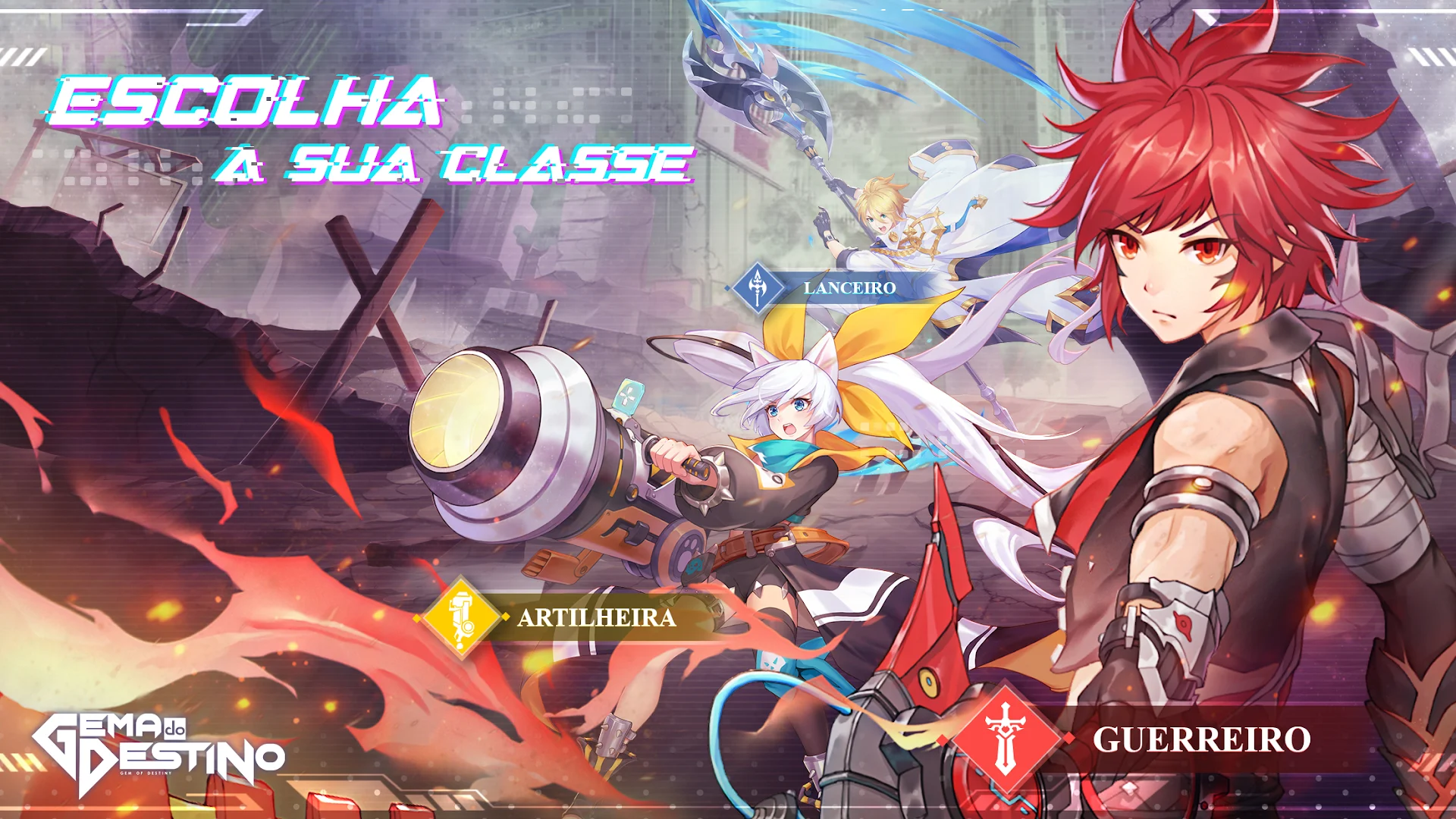
Task: Pick the Lanceiro class label
Action: [849, 288]
